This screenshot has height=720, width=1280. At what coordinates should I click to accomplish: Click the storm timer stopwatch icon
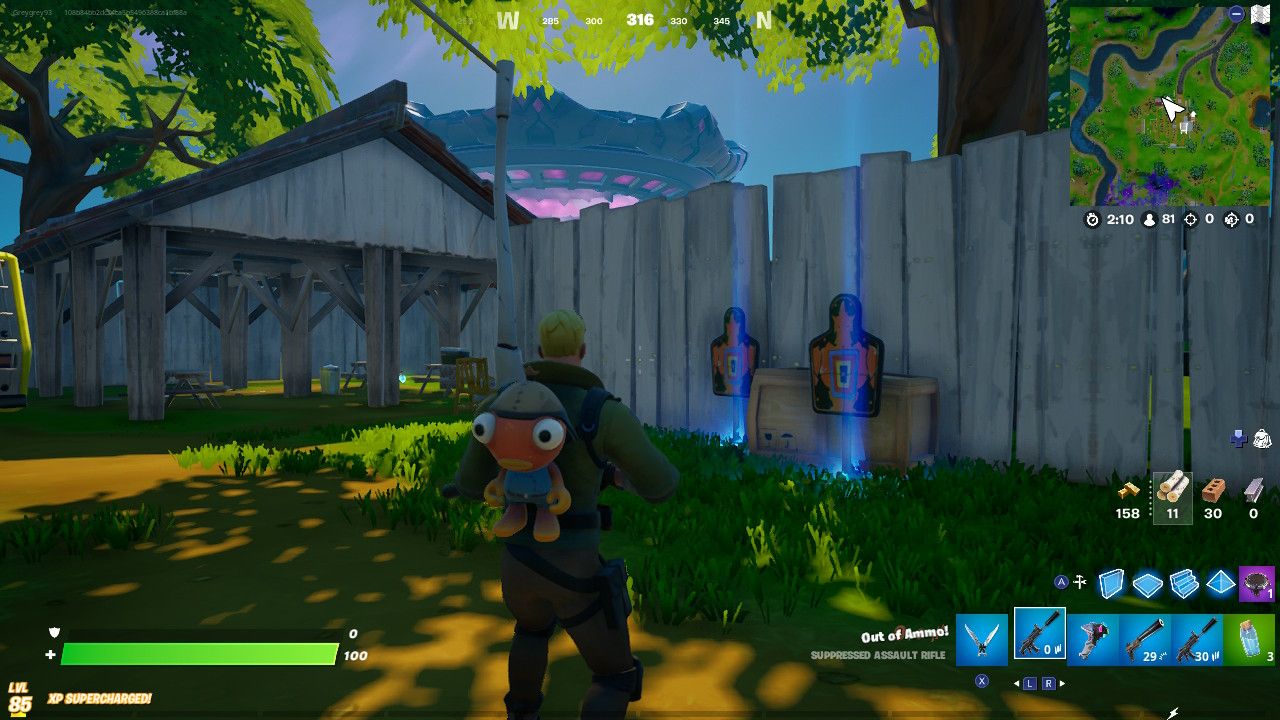click(1092, 220)
